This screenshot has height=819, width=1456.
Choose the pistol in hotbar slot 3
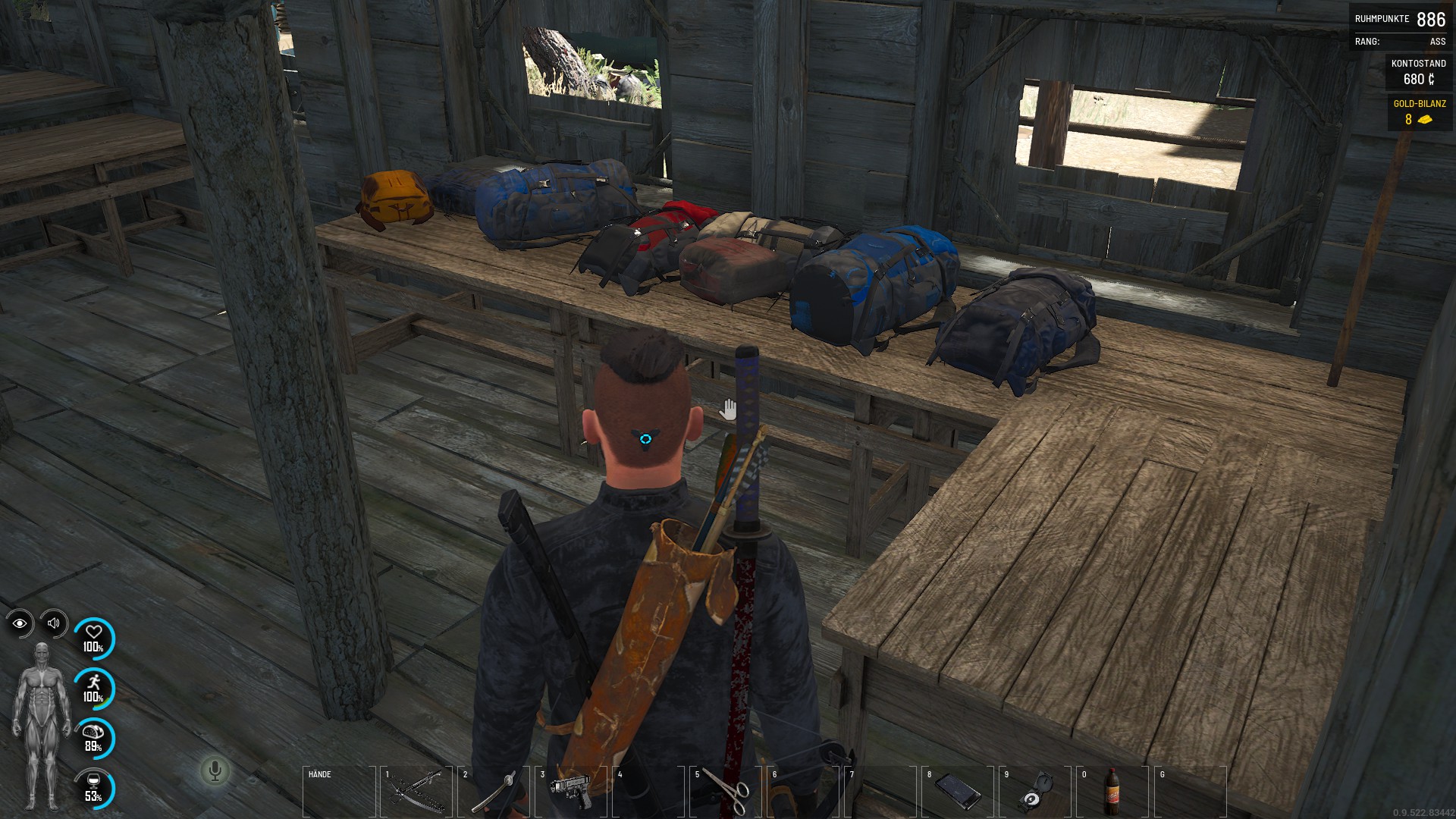click(570, 793)
